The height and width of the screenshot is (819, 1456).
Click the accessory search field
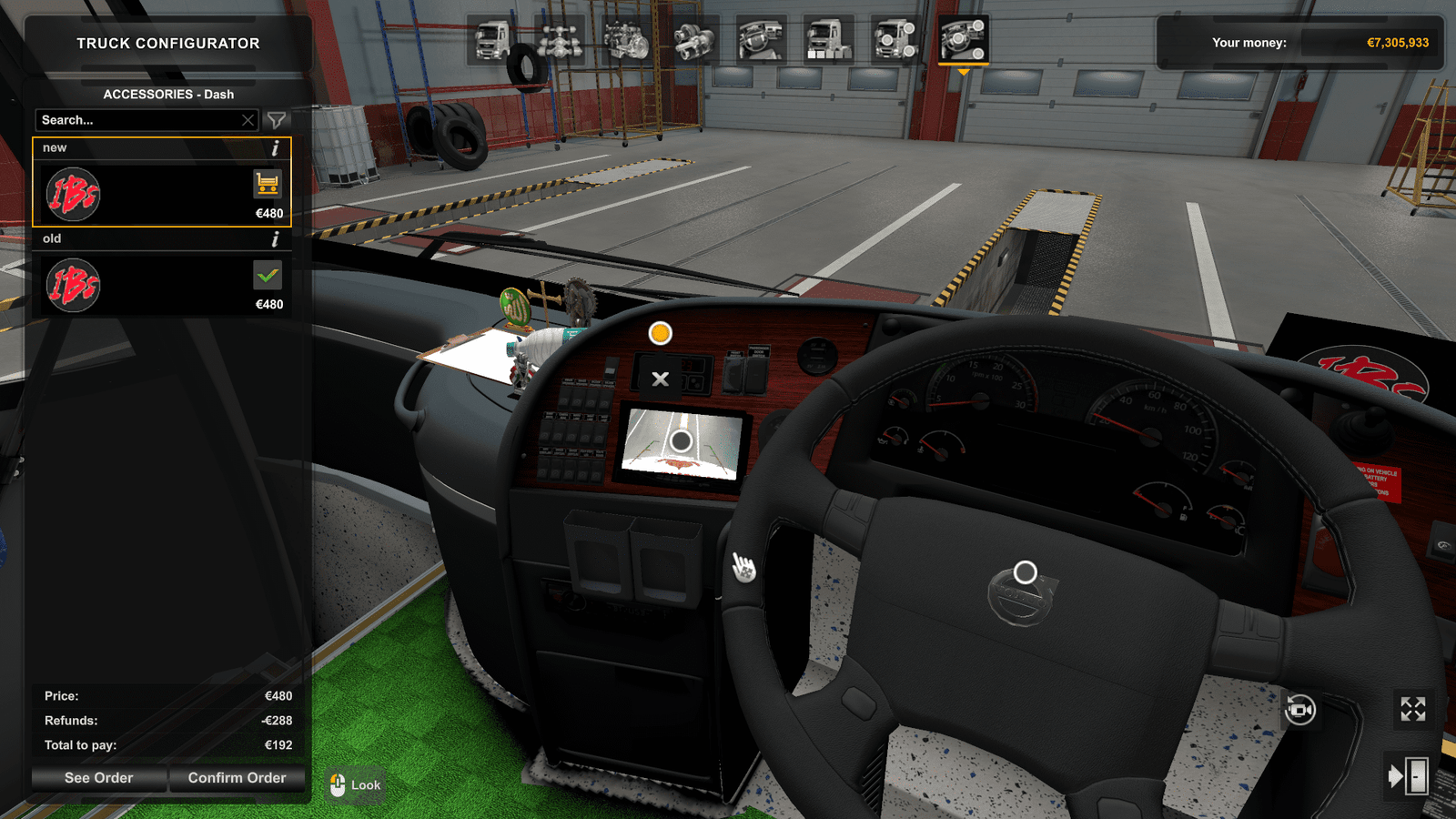coord(136,120)
